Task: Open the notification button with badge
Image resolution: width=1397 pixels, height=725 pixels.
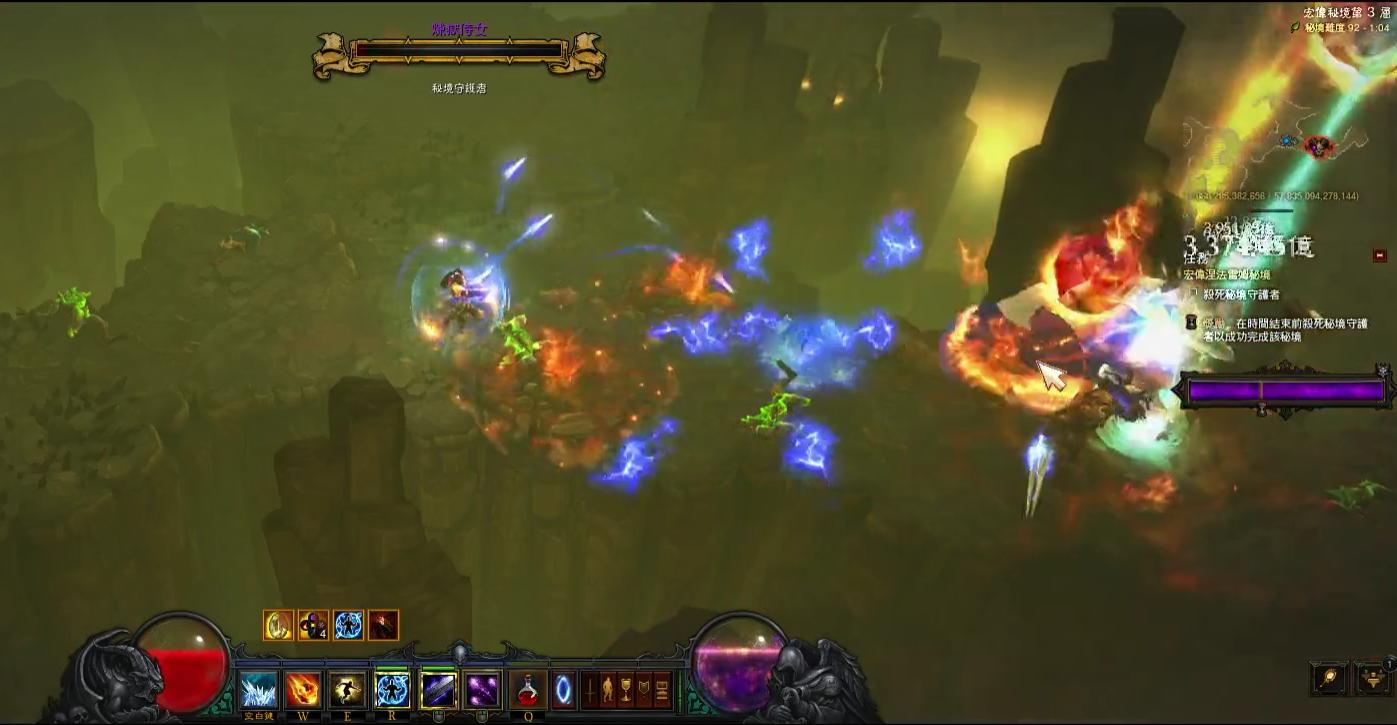Action: coord(1374,678)
